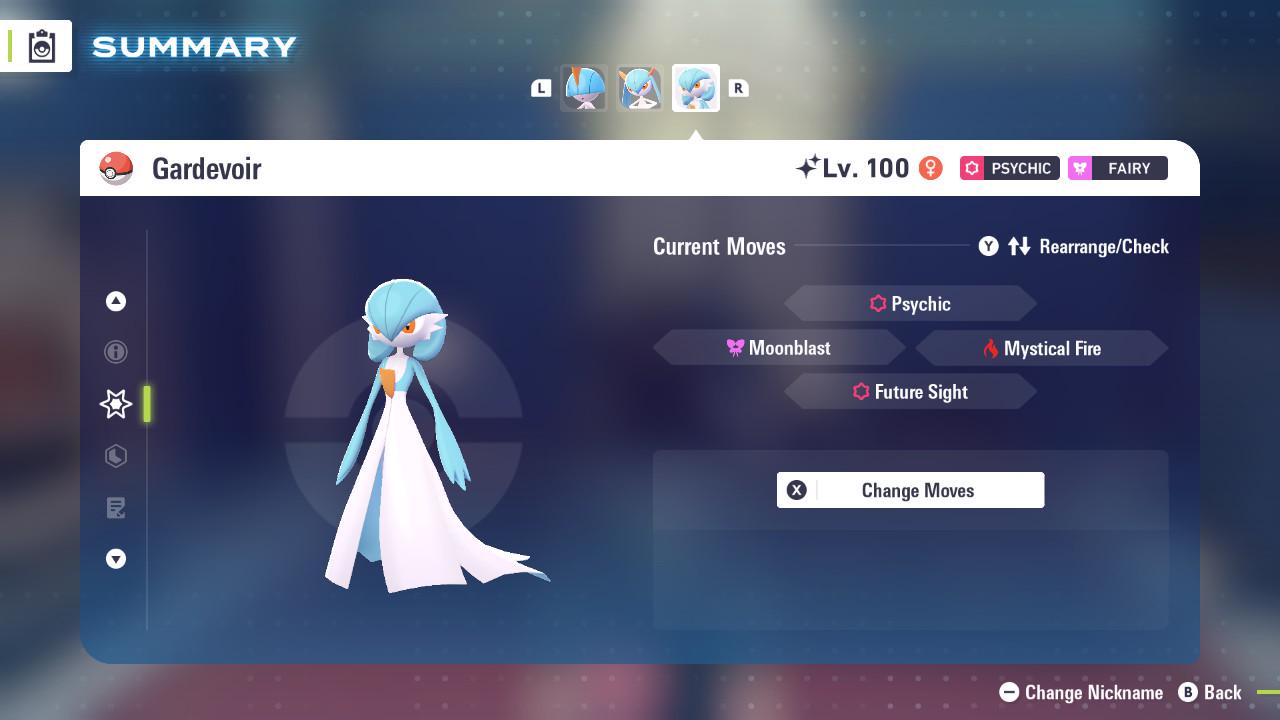The image size is (1280, 720).
Task: Click the down arrow to switch summary pages
Action: 116,559
